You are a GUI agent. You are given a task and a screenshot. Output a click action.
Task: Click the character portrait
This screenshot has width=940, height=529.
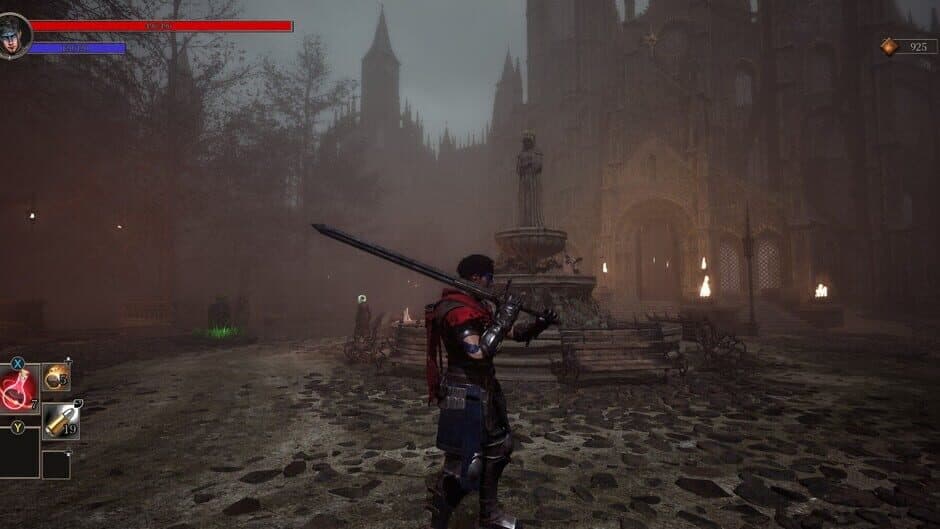[14, 36]
